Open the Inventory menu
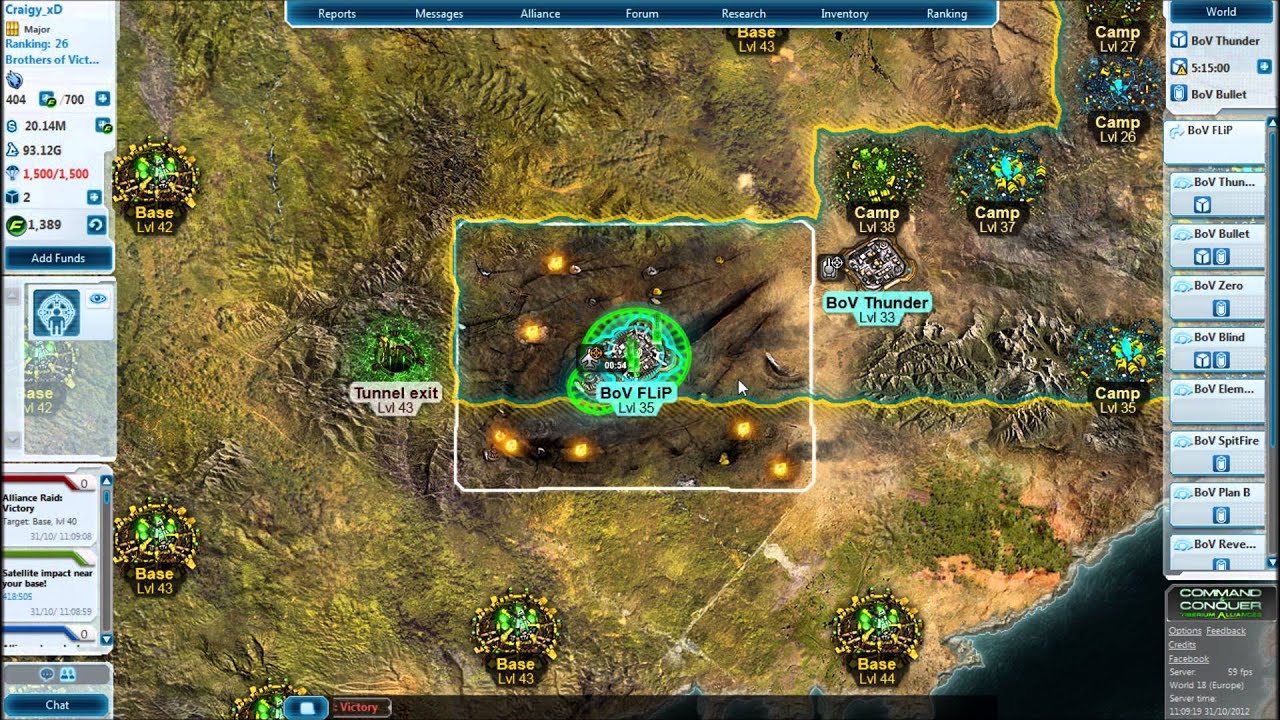1280x720 pixels. click(844, 14)
